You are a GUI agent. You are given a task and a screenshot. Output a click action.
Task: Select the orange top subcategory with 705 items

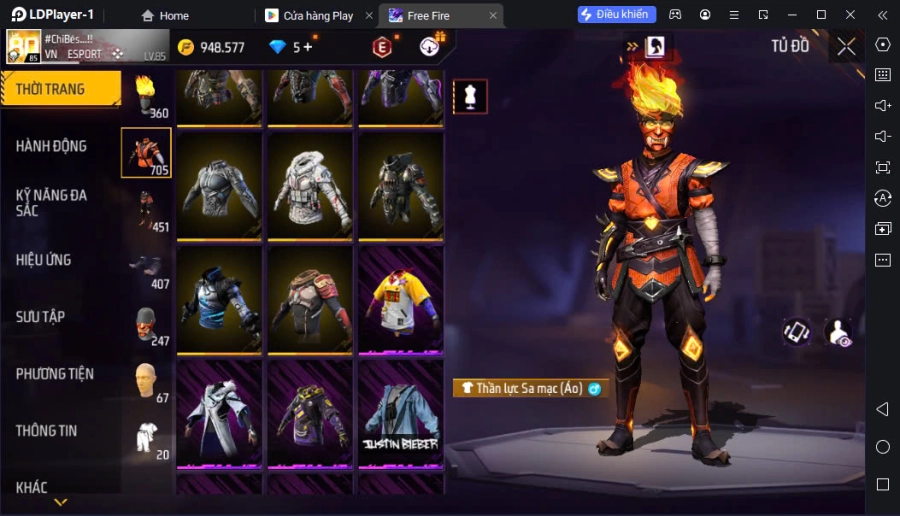(146, 153)
